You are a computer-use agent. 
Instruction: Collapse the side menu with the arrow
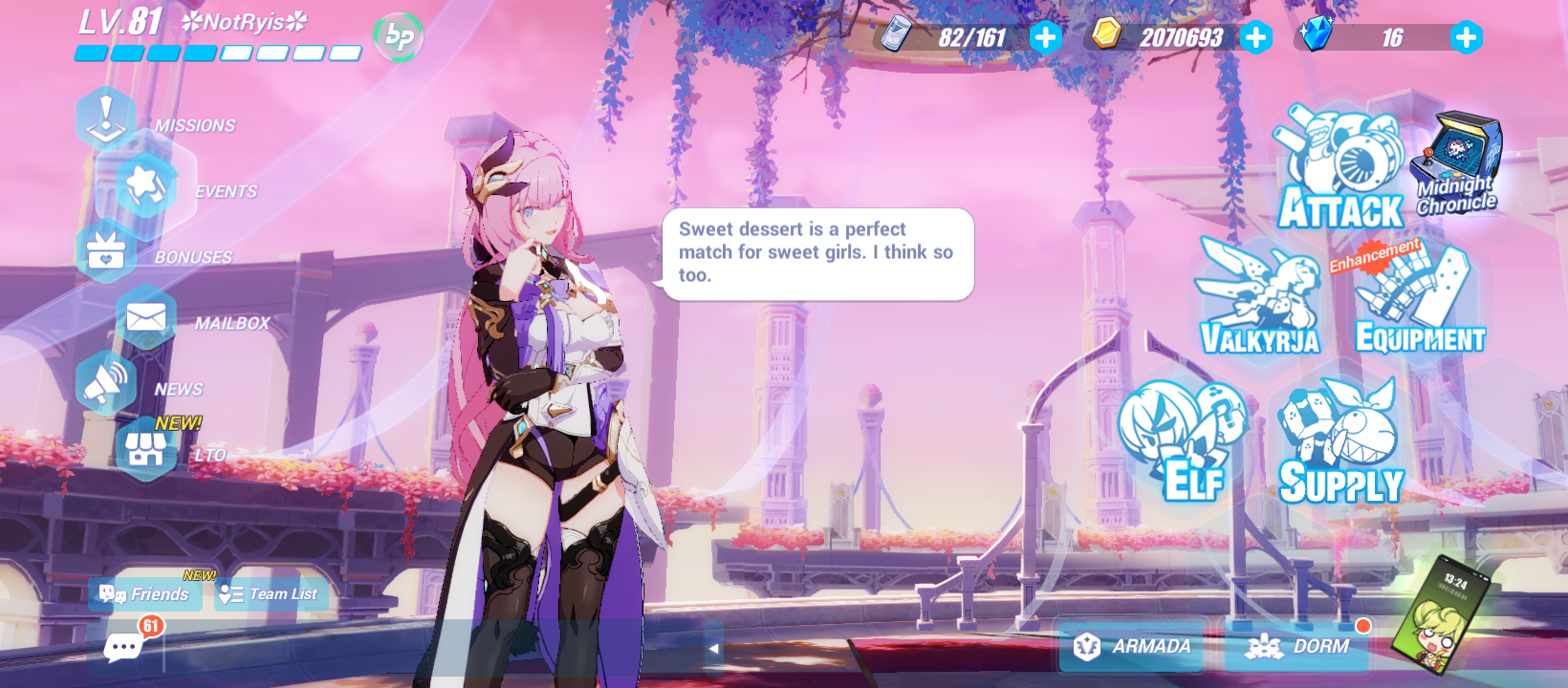714,648
